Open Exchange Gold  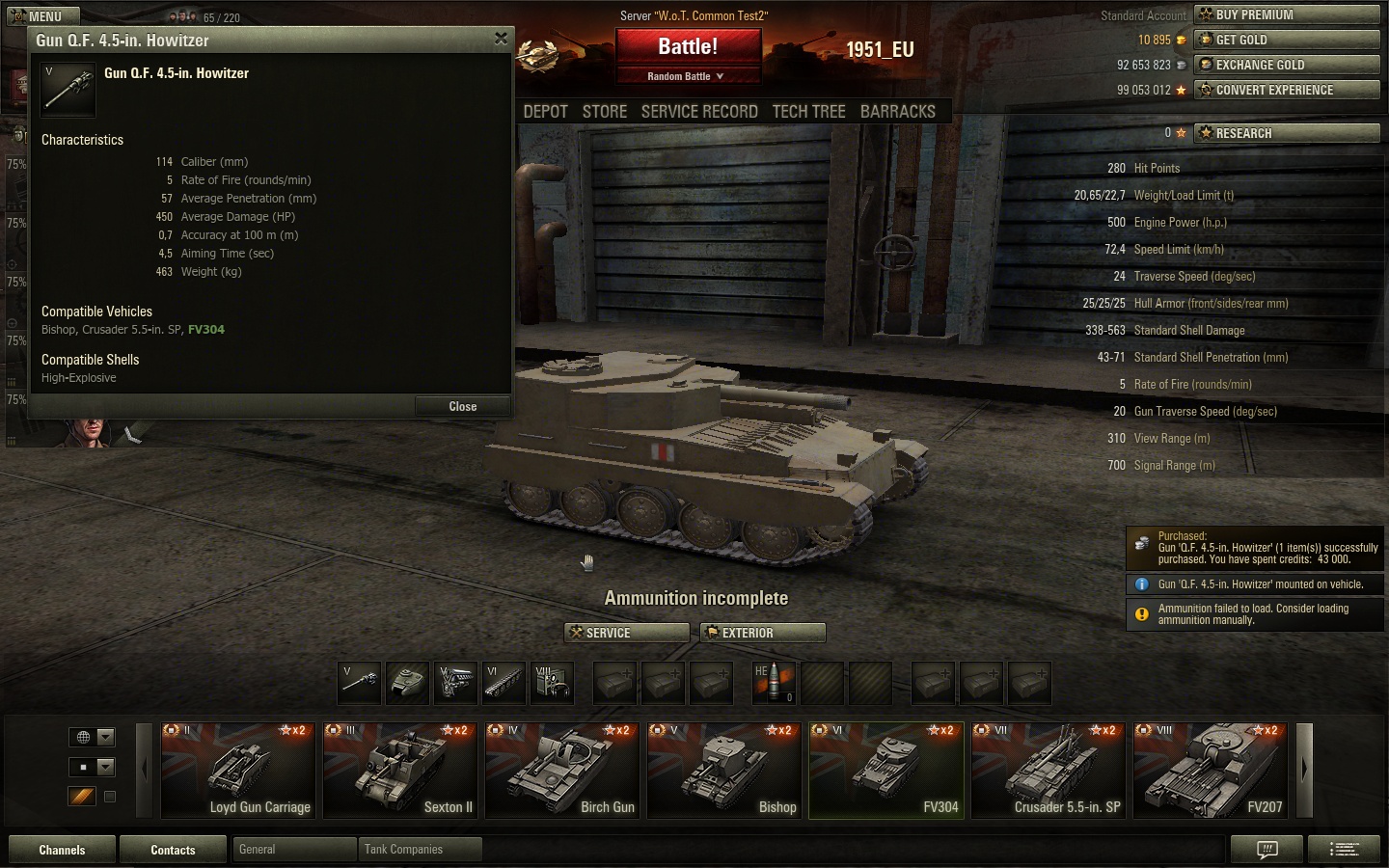[1287, 65]
